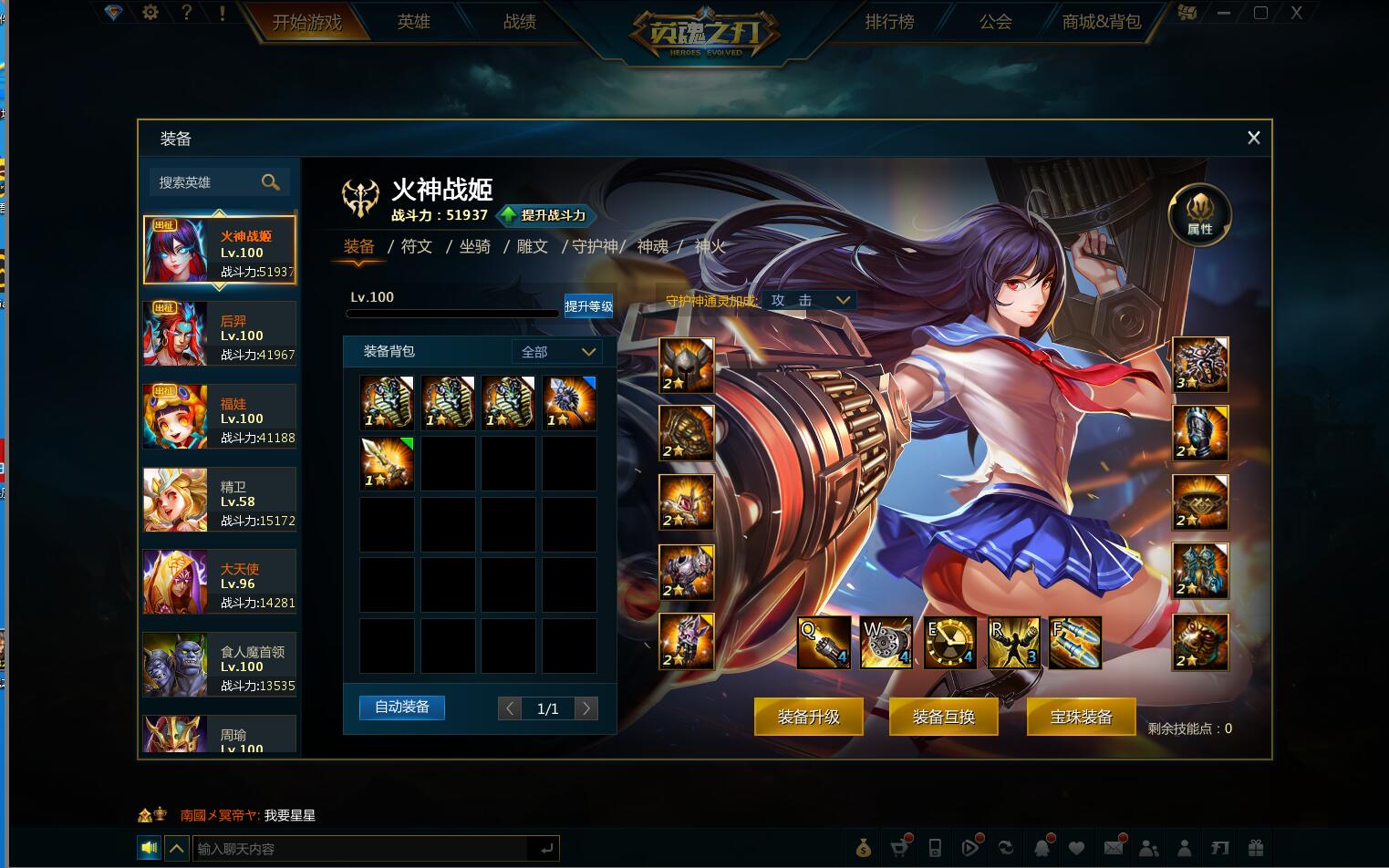
Task: Select the Q skill gatling gun icon
Action: (x=824, y=642)
